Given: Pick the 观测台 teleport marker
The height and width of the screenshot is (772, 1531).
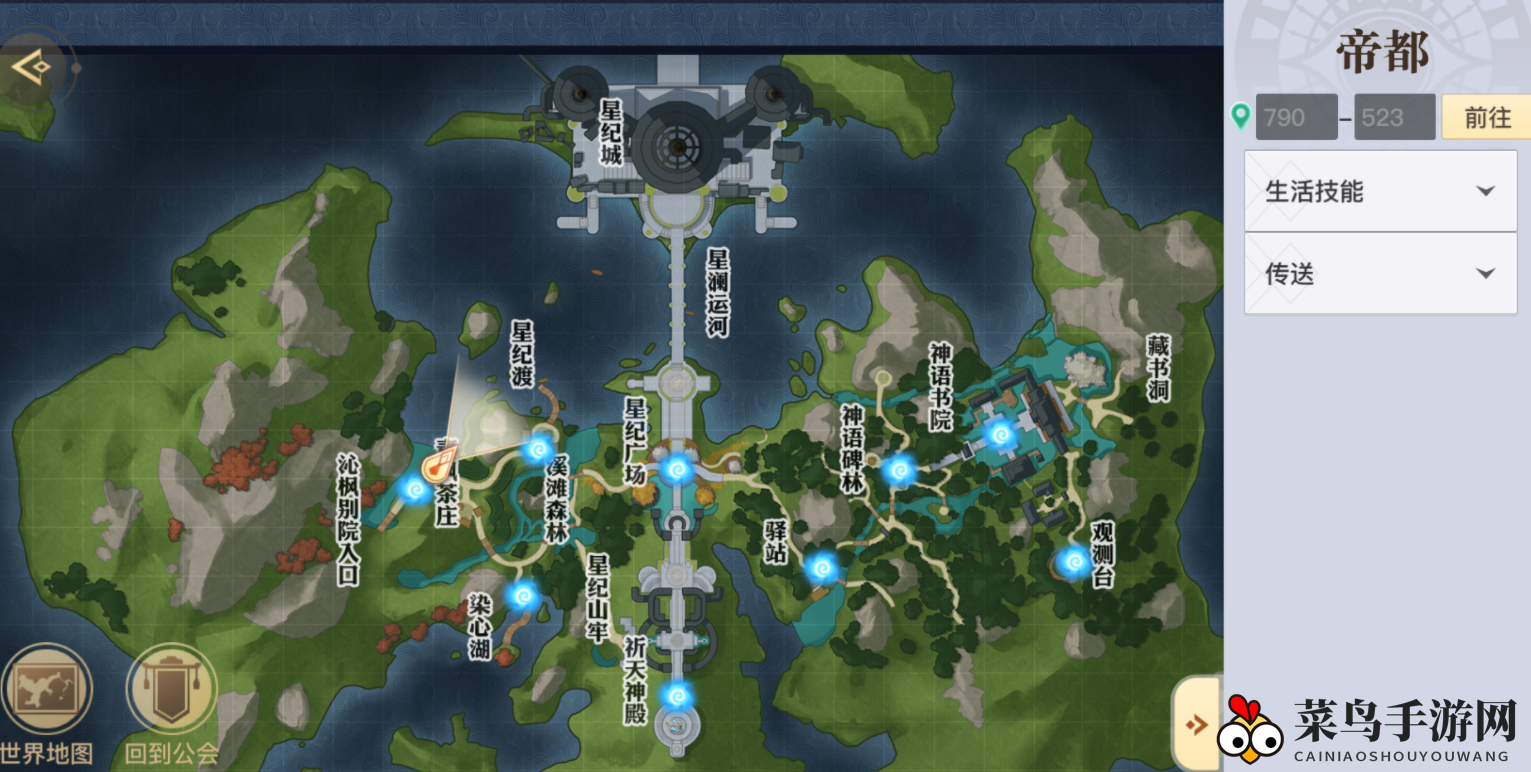Looking at the screenshot, I should click(x=1074, y=562).
